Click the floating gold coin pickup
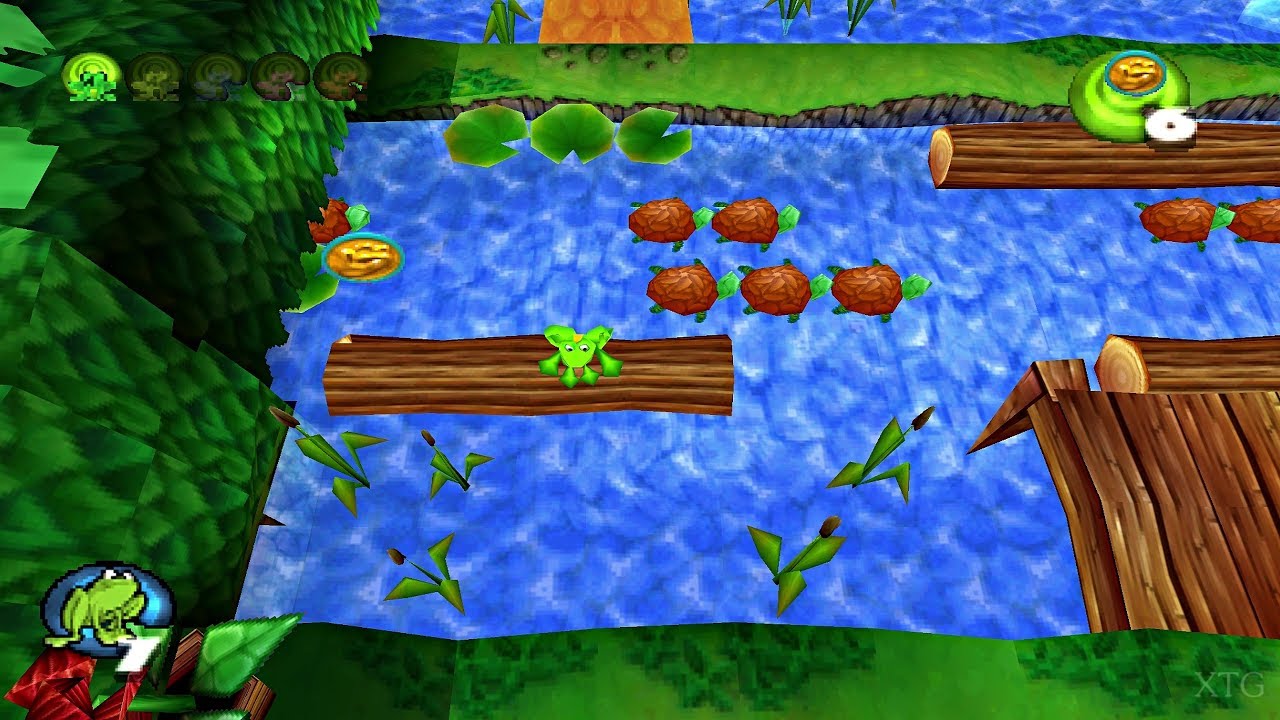The image size is (1280, 720). click(363, 258)
